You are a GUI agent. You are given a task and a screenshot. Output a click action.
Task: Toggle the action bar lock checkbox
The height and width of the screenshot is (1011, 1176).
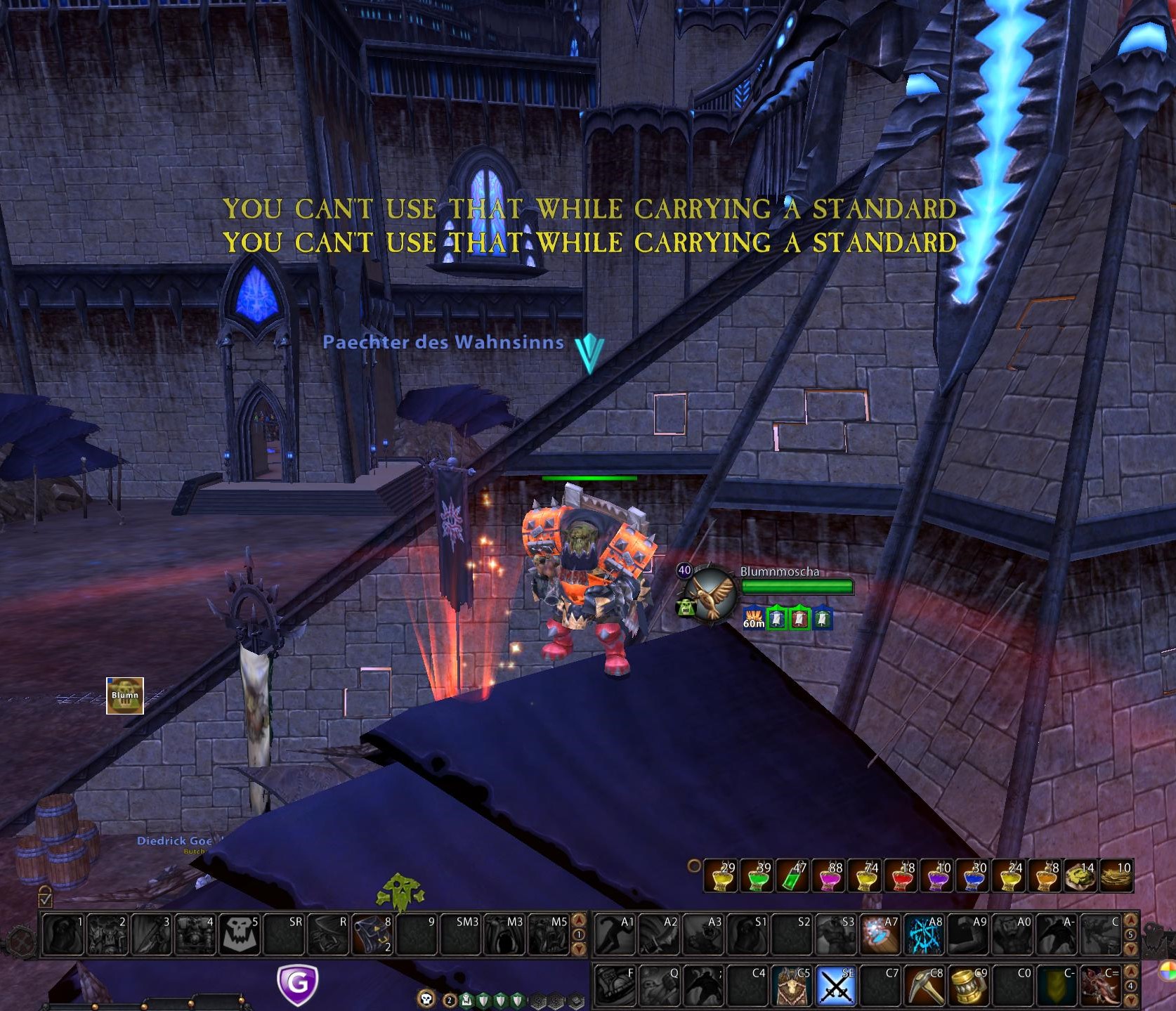pos(46,897)
